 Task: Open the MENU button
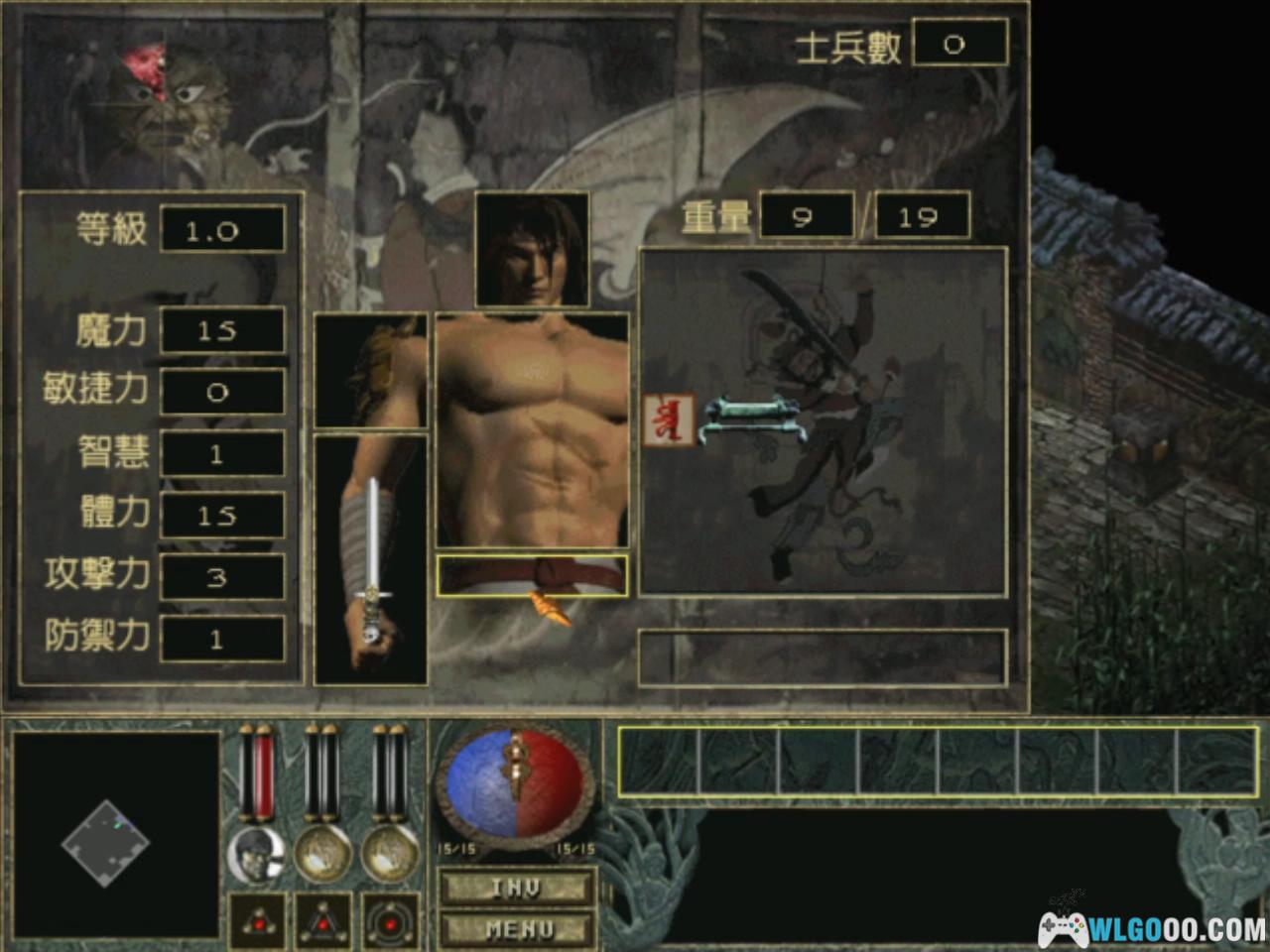pos(517,929)
